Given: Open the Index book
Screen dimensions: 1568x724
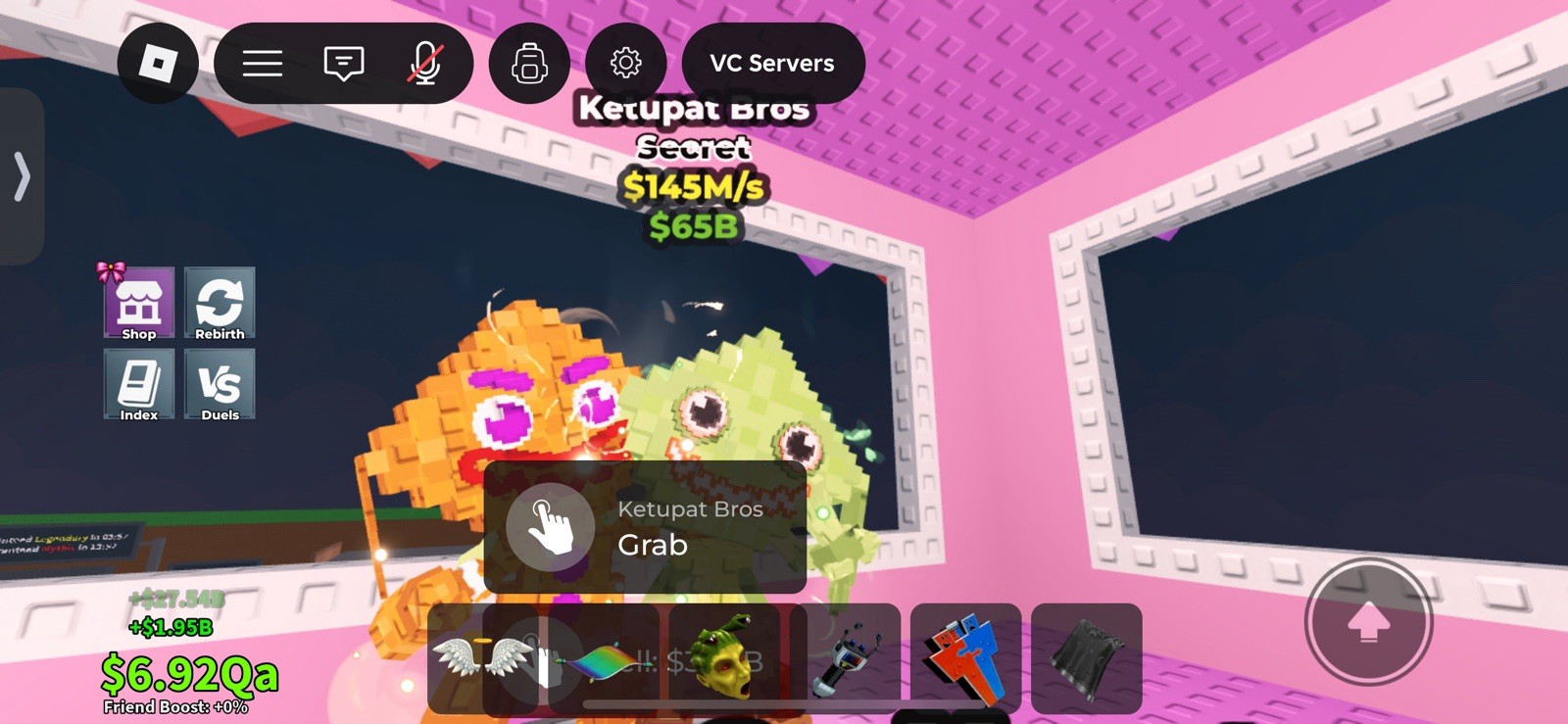Looking at the screenshot, I should (138, 384).
